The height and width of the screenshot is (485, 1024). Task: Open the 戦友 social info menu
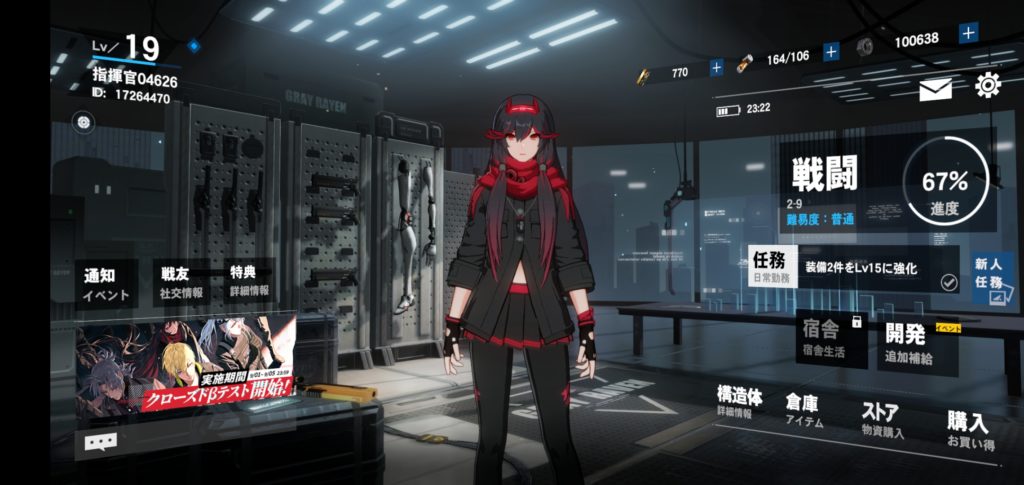(x=182, y=282)
